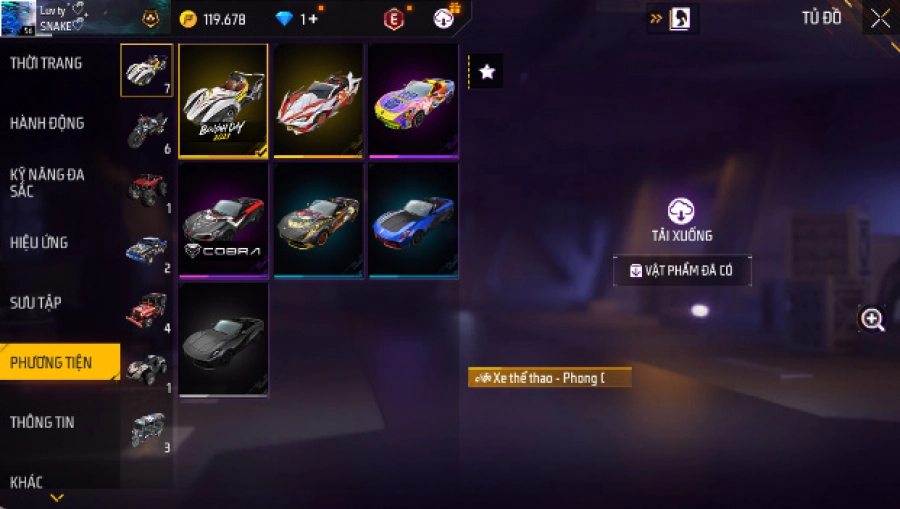This screenshot has height=509, width=900.
Task: Open the VẬT PHẨM ĐÃ CÓ button
Action: (682, 271)
